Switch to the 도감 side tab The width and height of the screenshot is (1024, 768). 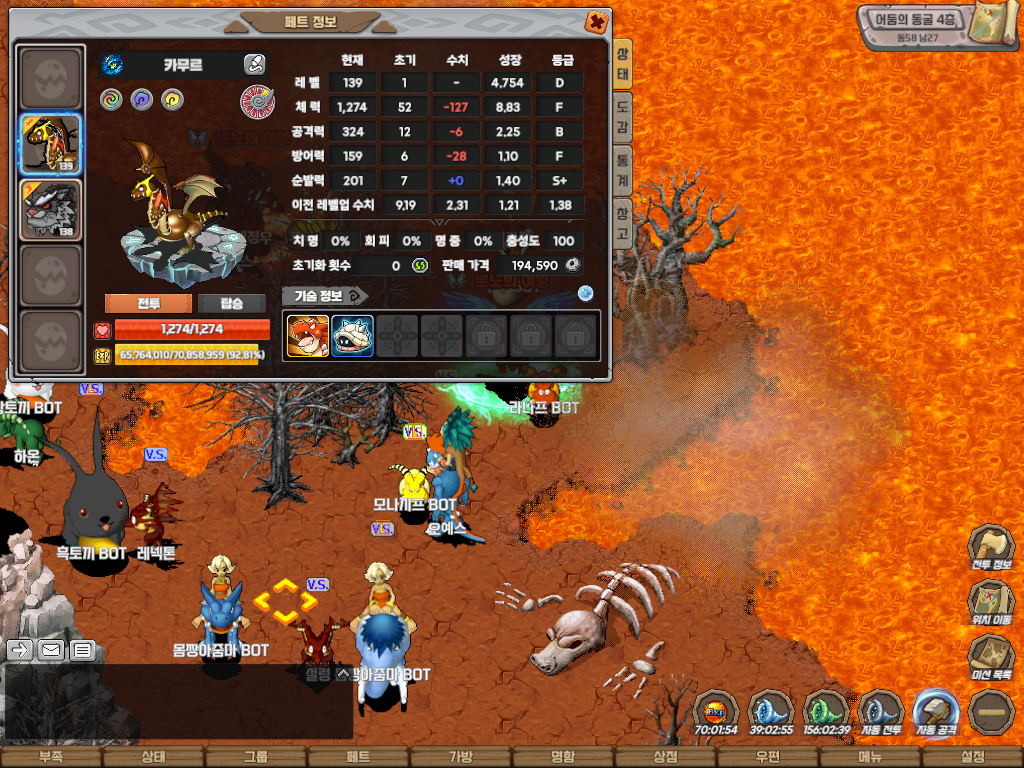[x=622, y=115]
